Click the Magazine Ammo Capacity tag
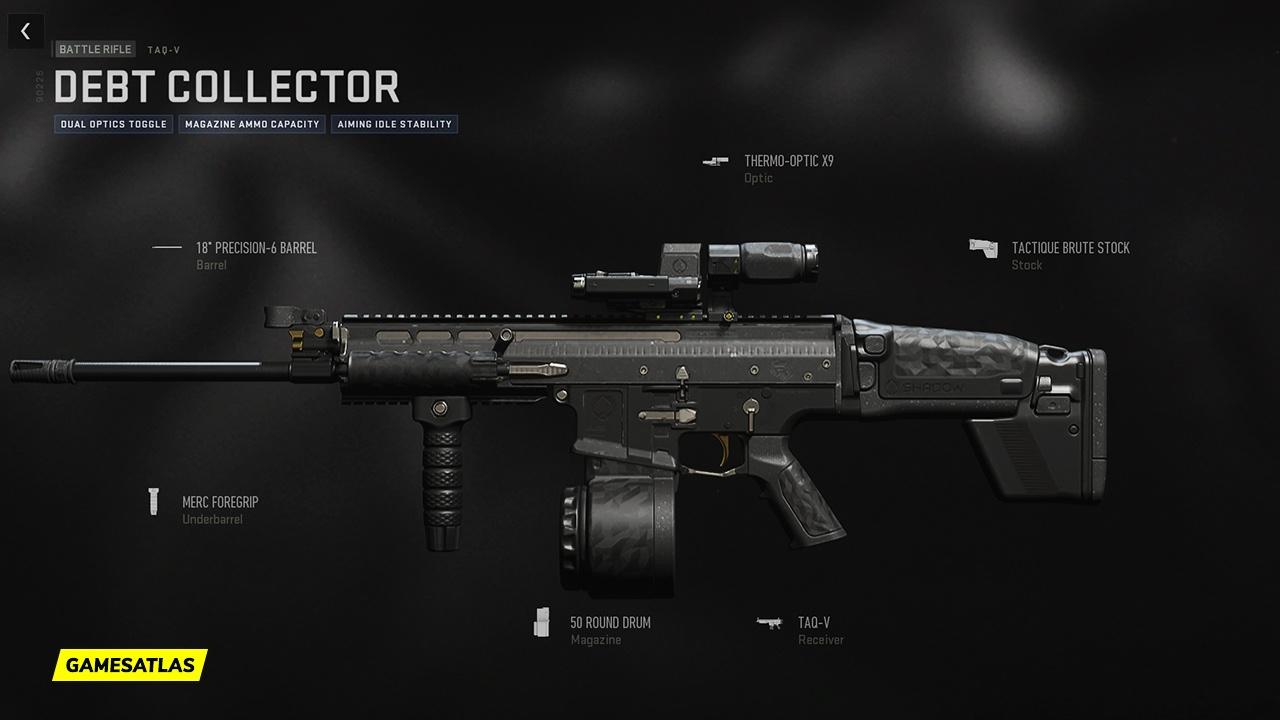Viewport: 1280px width, 720px height. 252,124
